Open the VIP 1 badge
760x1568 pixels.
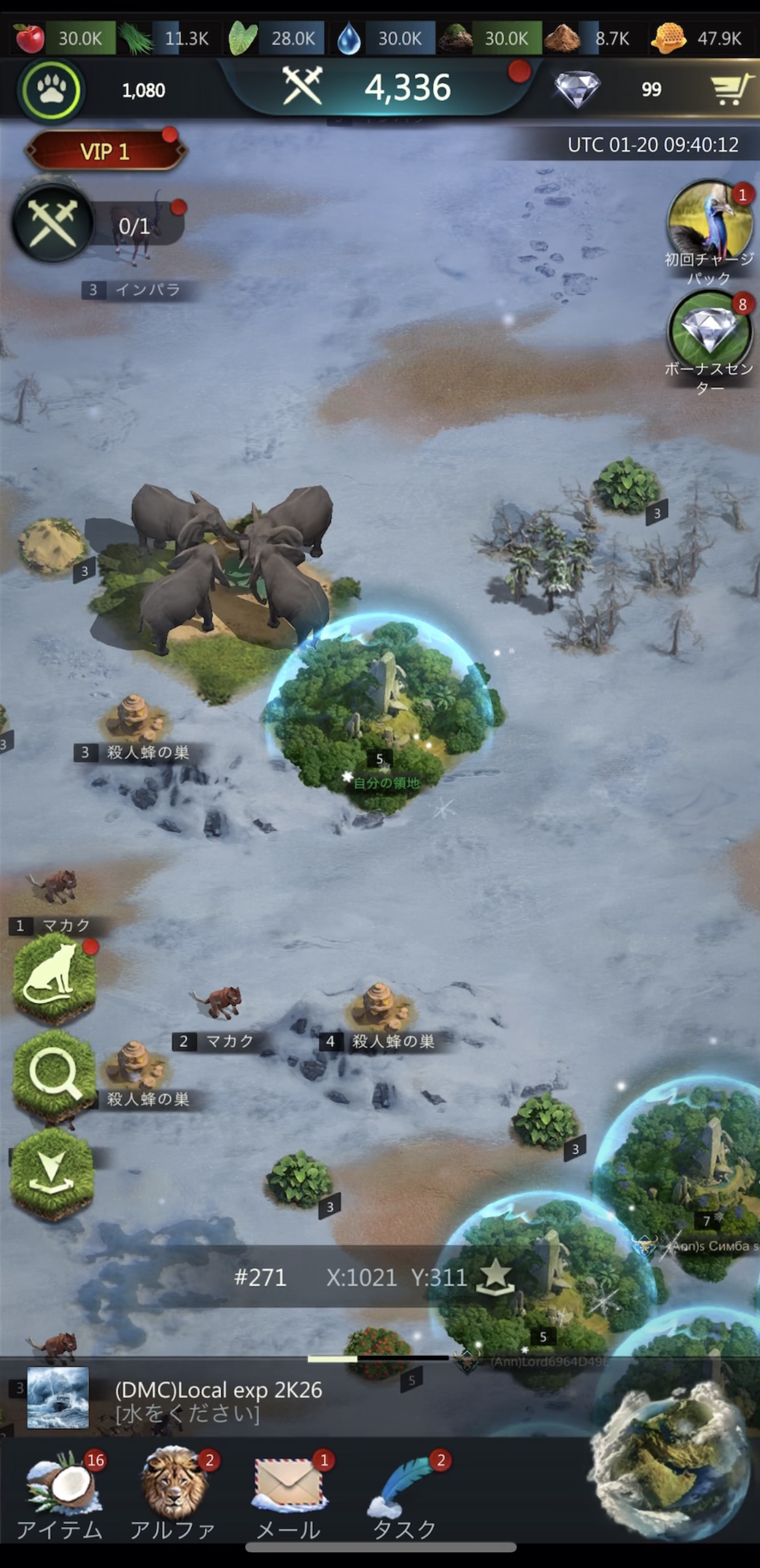pyautogui.click(x=105, y=152)
